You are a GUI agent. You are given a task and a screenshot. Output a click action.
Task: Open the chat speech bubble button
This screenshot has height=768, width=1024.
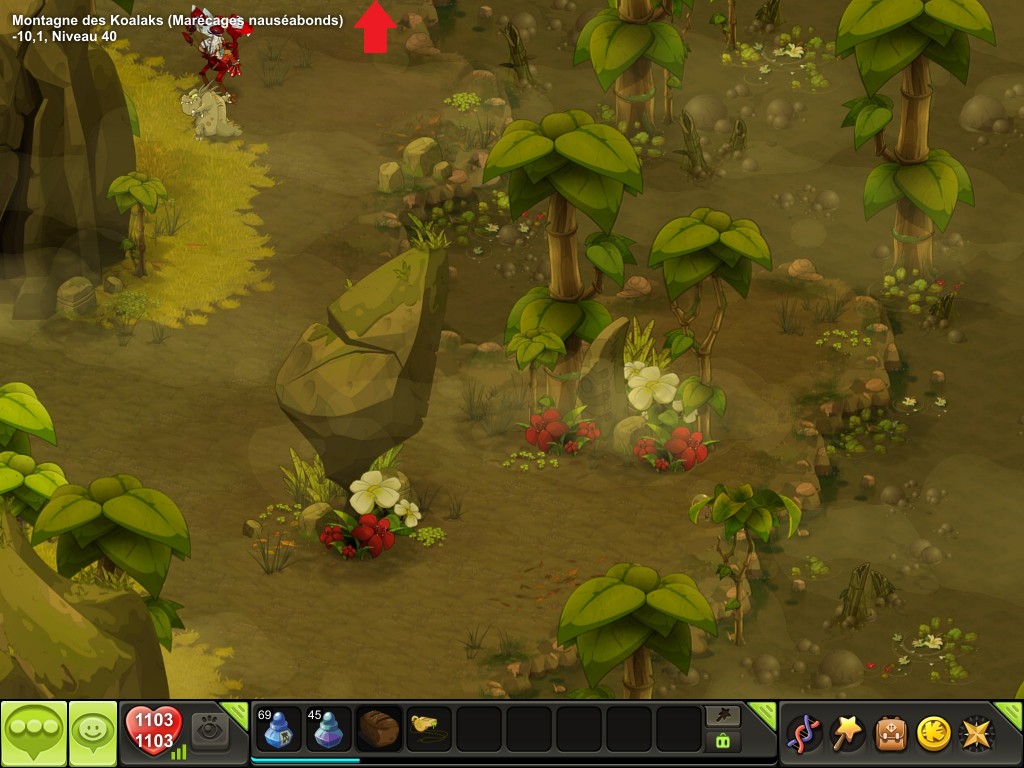click(33, 733)
